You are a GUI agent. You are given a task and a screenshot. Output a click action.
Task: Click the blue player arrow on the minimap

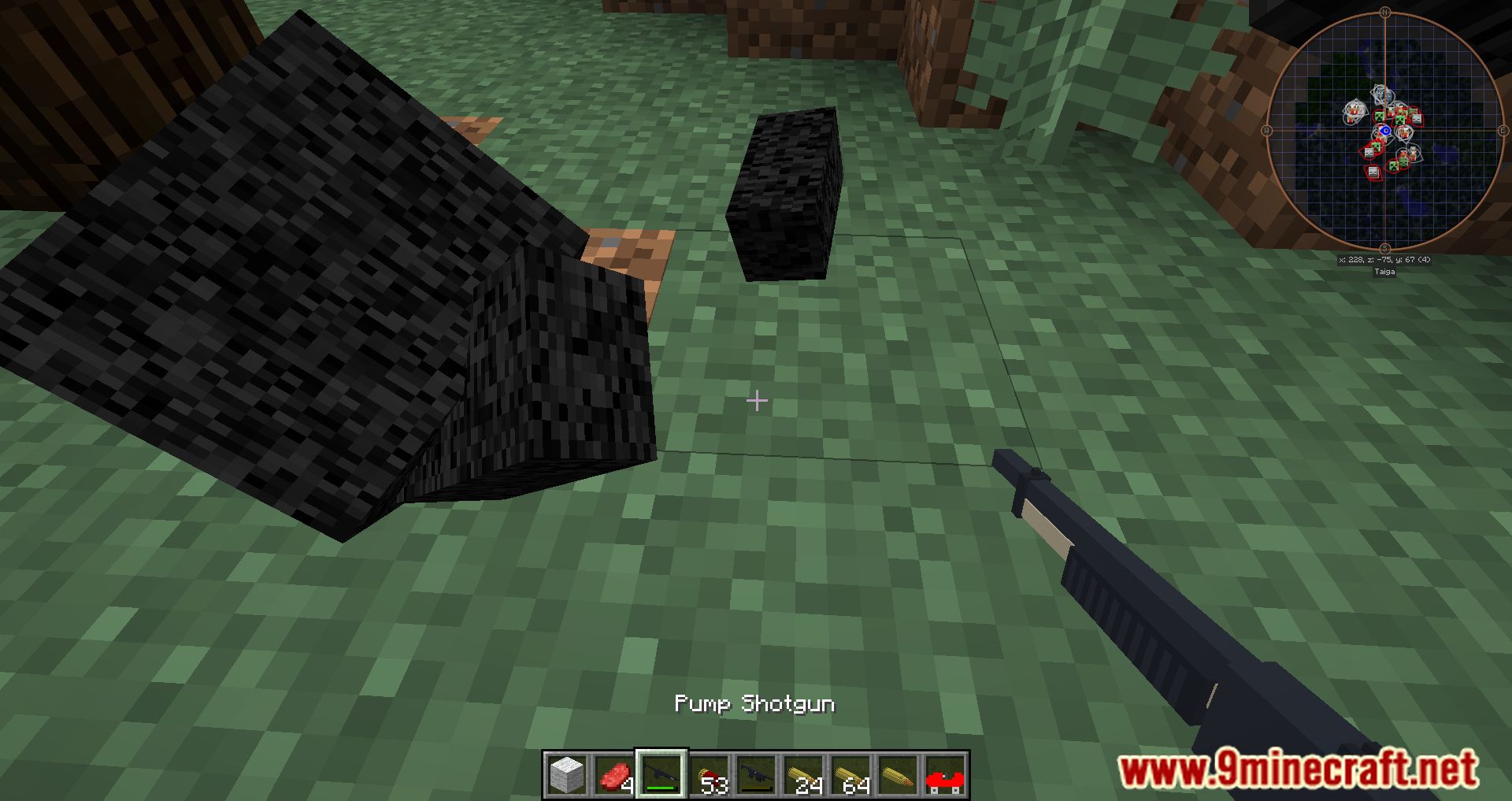coord(1386,130)
